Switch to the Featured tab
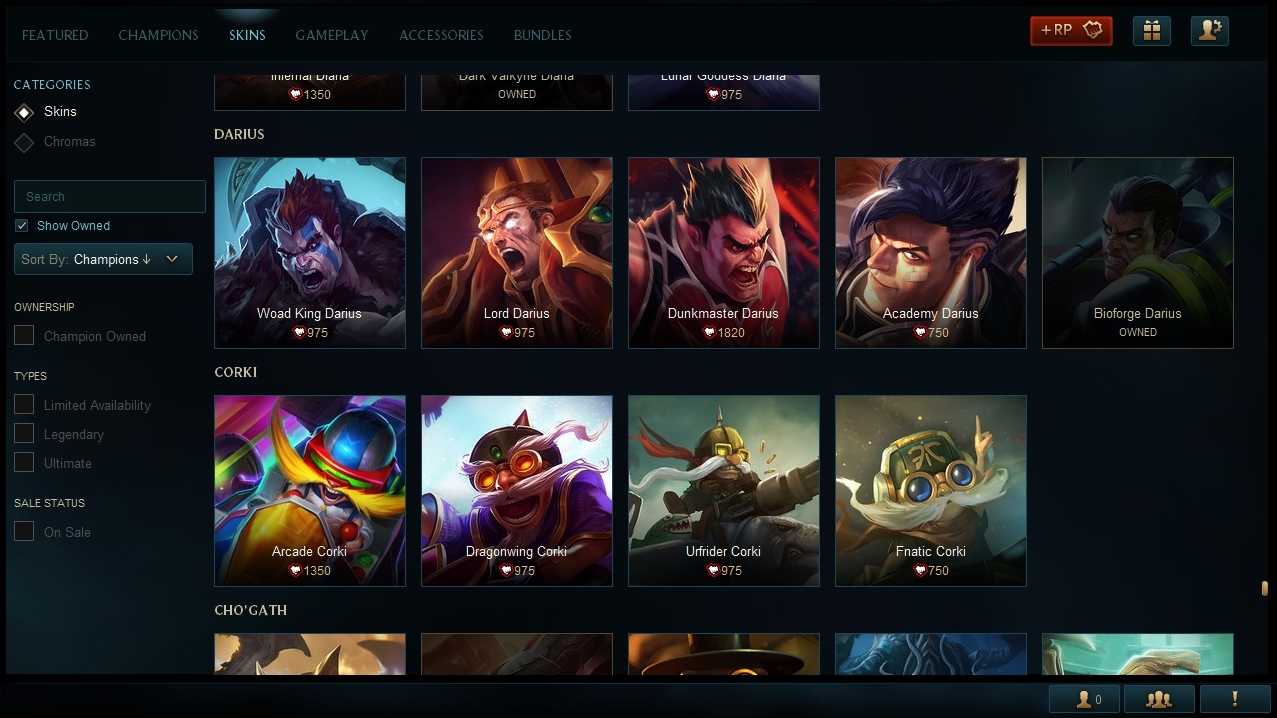 coord(55,35)
